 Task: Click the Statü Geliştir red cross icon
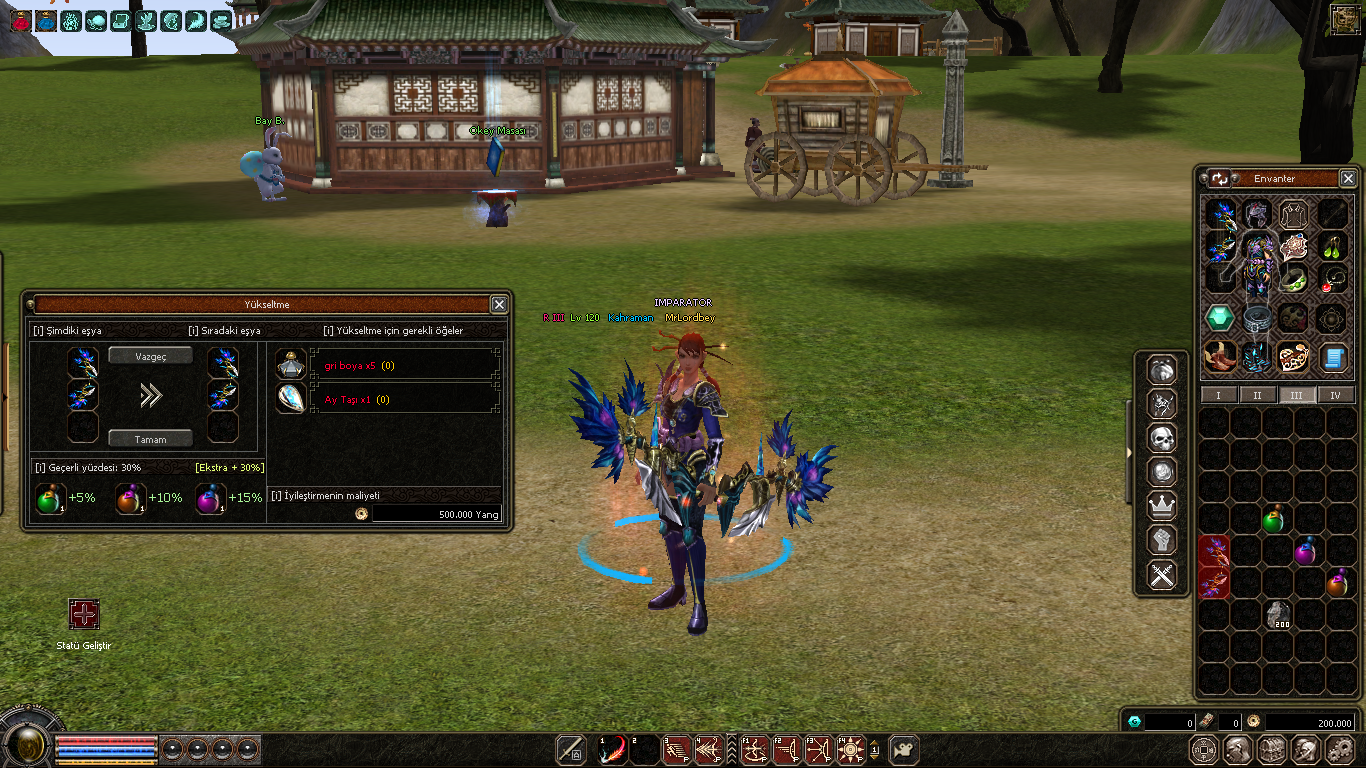(84, 614)
